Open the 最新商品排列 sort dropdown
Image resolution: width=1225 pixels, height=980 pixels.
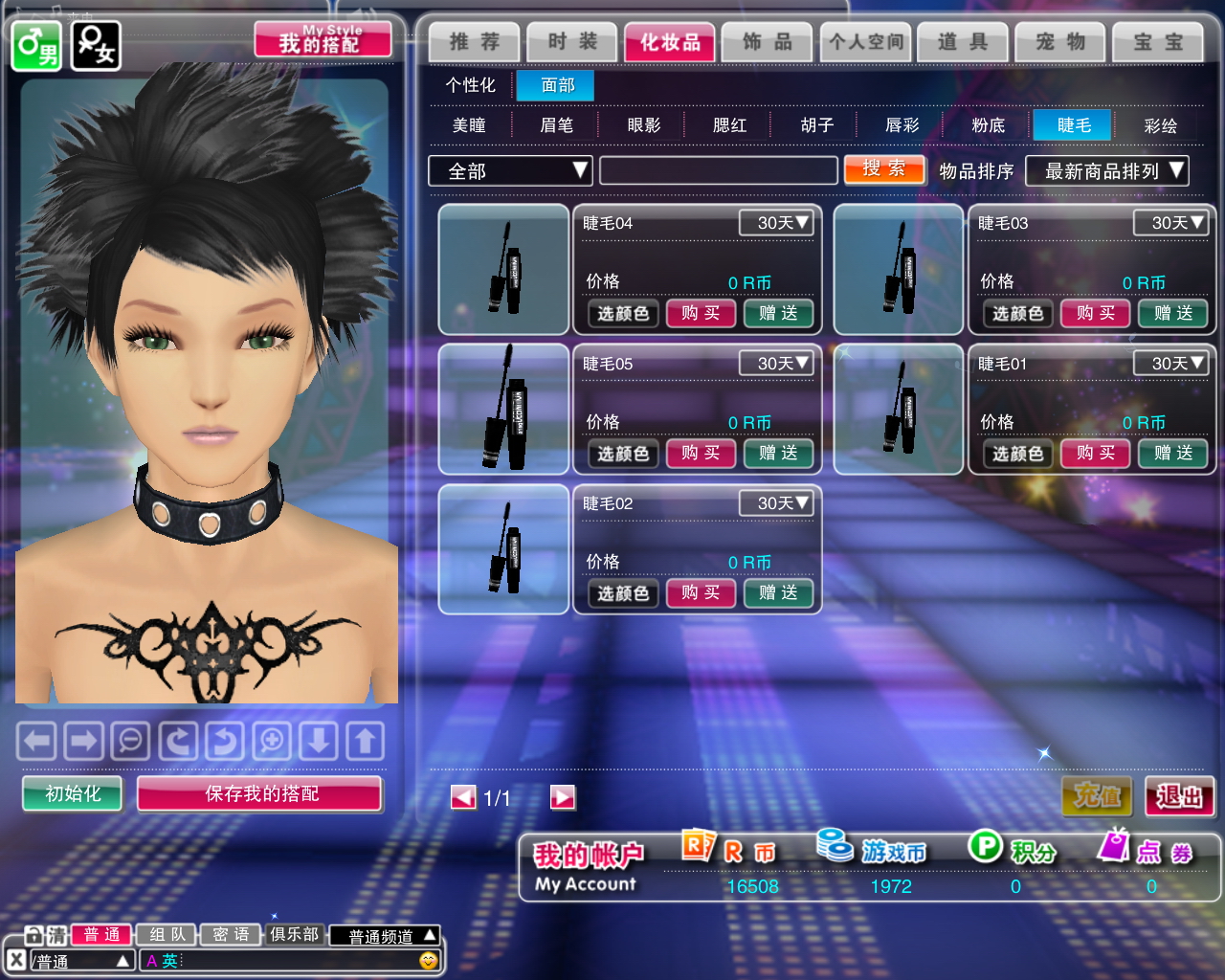click(1106, 170)
